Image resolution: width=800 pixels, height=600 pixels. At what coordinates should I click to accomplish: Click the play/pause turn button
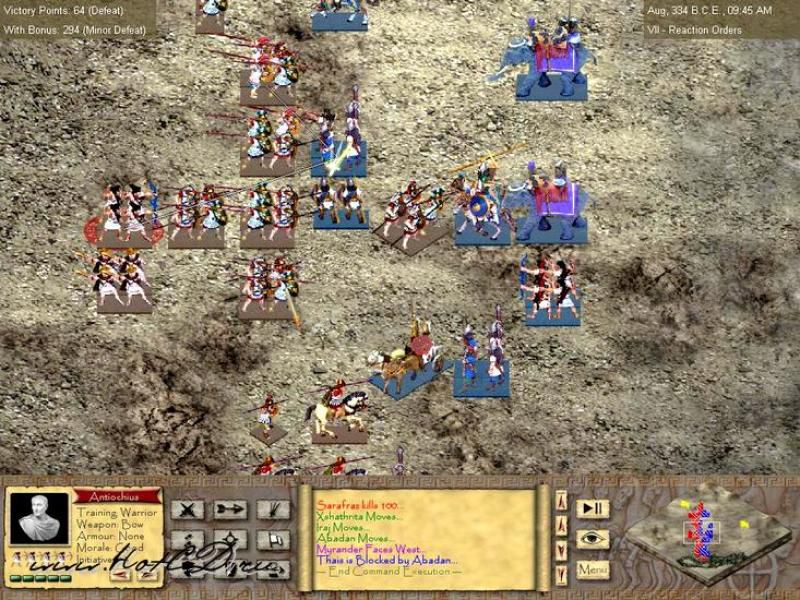[593, 509]
